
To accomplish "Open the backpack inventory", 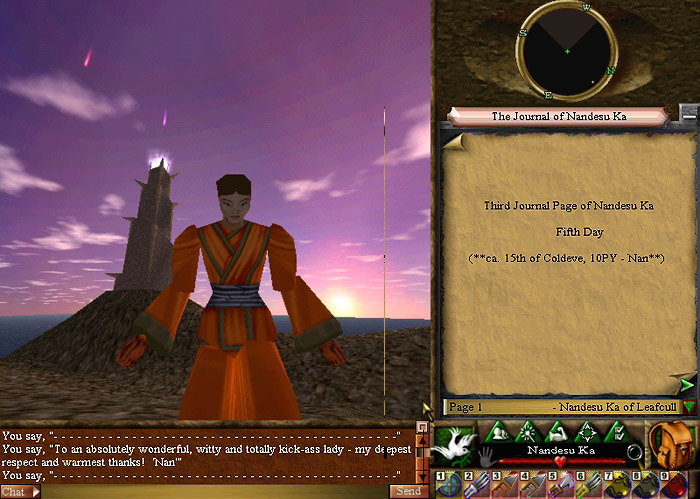I will pyautogui.click(x=667, y=441).
